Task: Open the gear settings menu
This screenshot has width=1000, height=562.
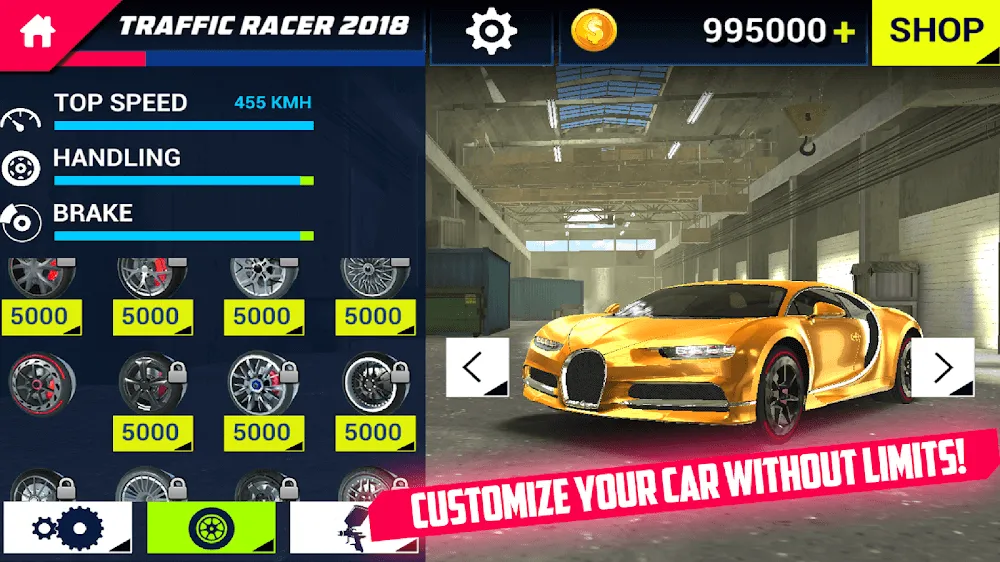Action: [490, 32]
